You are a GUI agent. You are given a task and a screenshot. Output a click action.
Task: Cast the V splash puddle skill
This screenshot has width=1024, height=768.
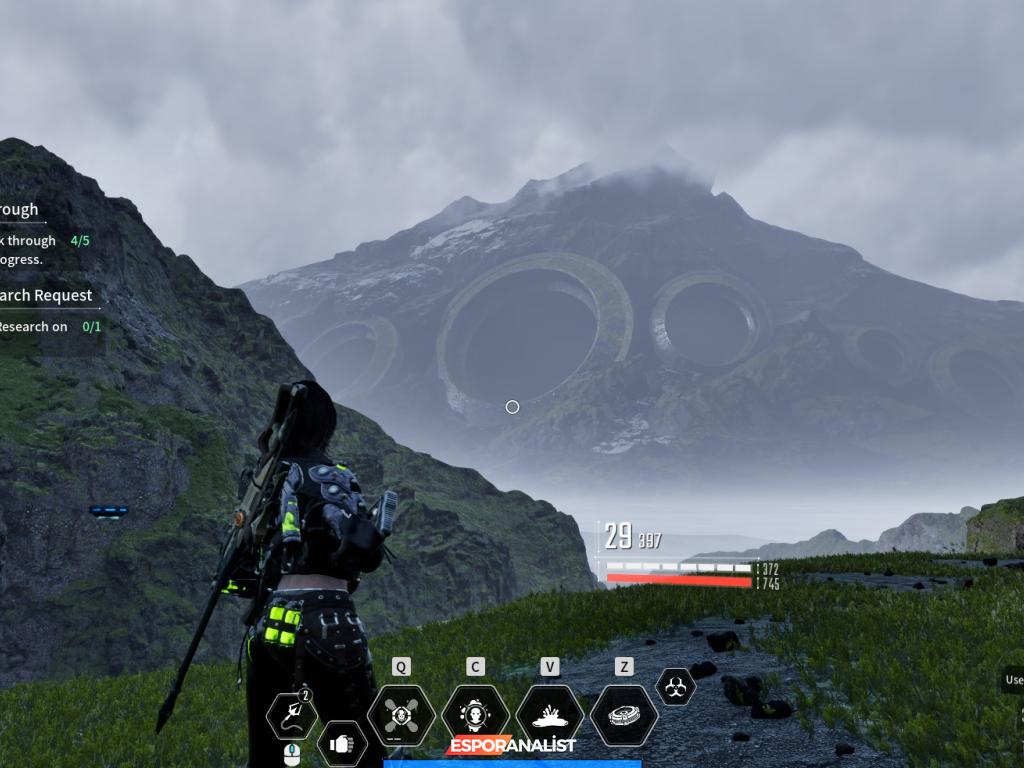click(x=549, y=715)
